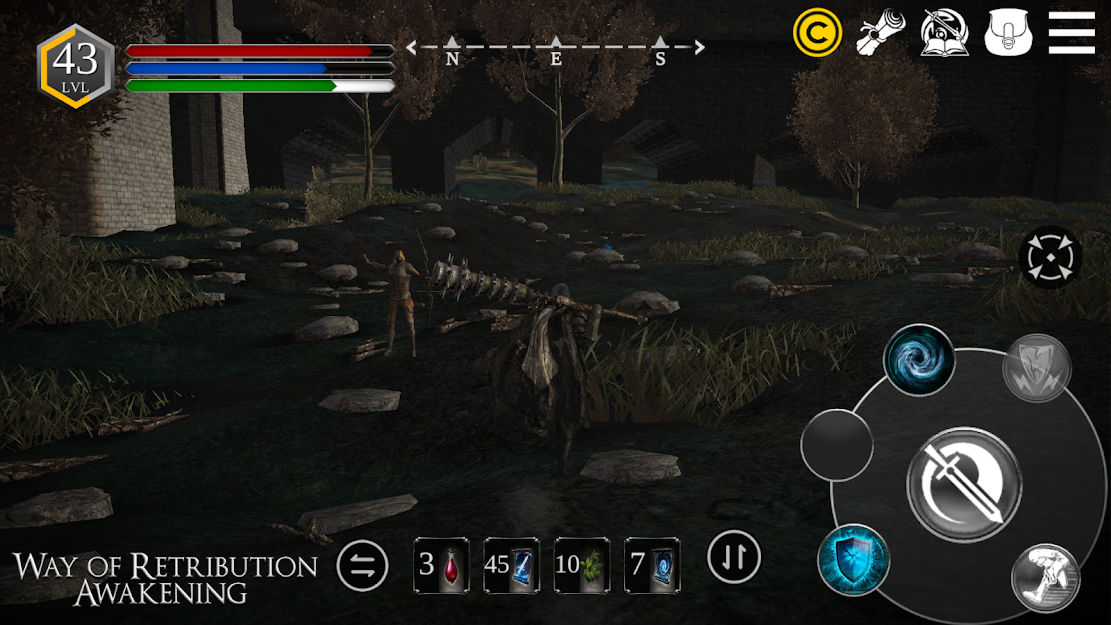This screenshot has height=625, width=1111.
Task: Open the quest scroll icon
Action: [880, 33]
